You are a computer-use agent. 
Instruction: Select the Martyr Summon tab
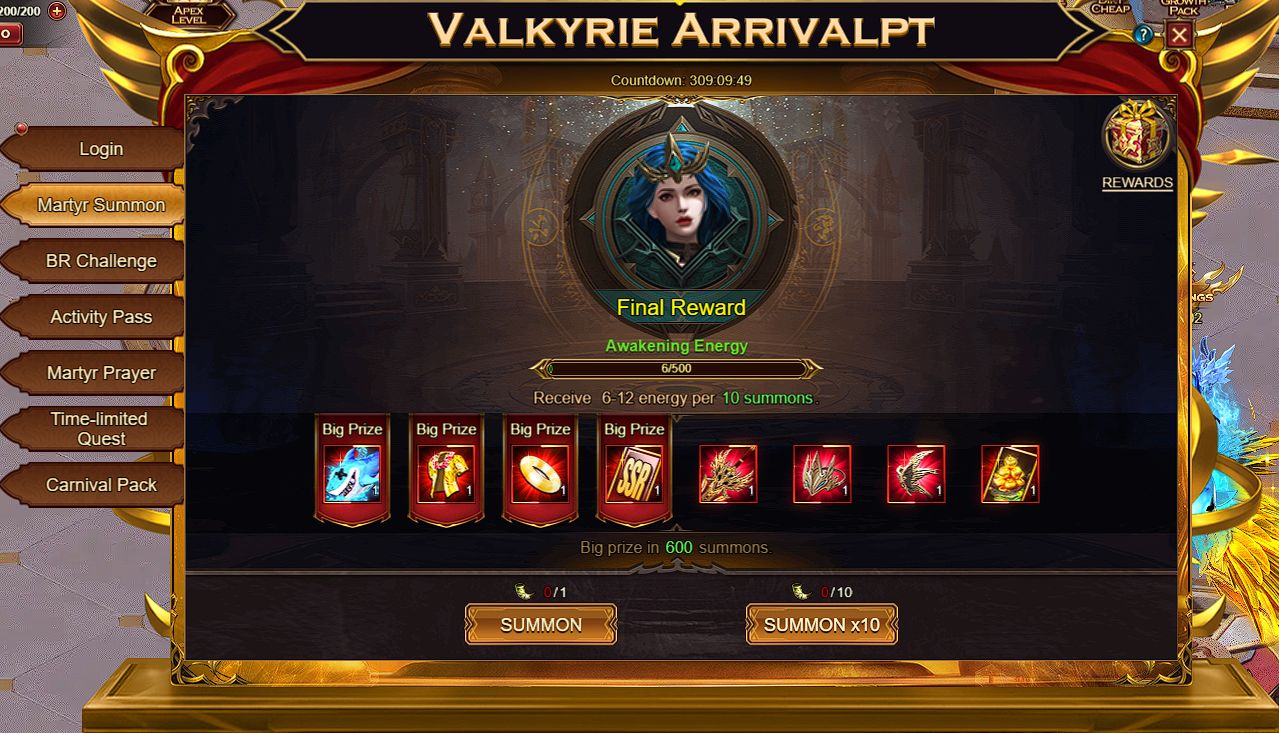(x=100, y=205)
